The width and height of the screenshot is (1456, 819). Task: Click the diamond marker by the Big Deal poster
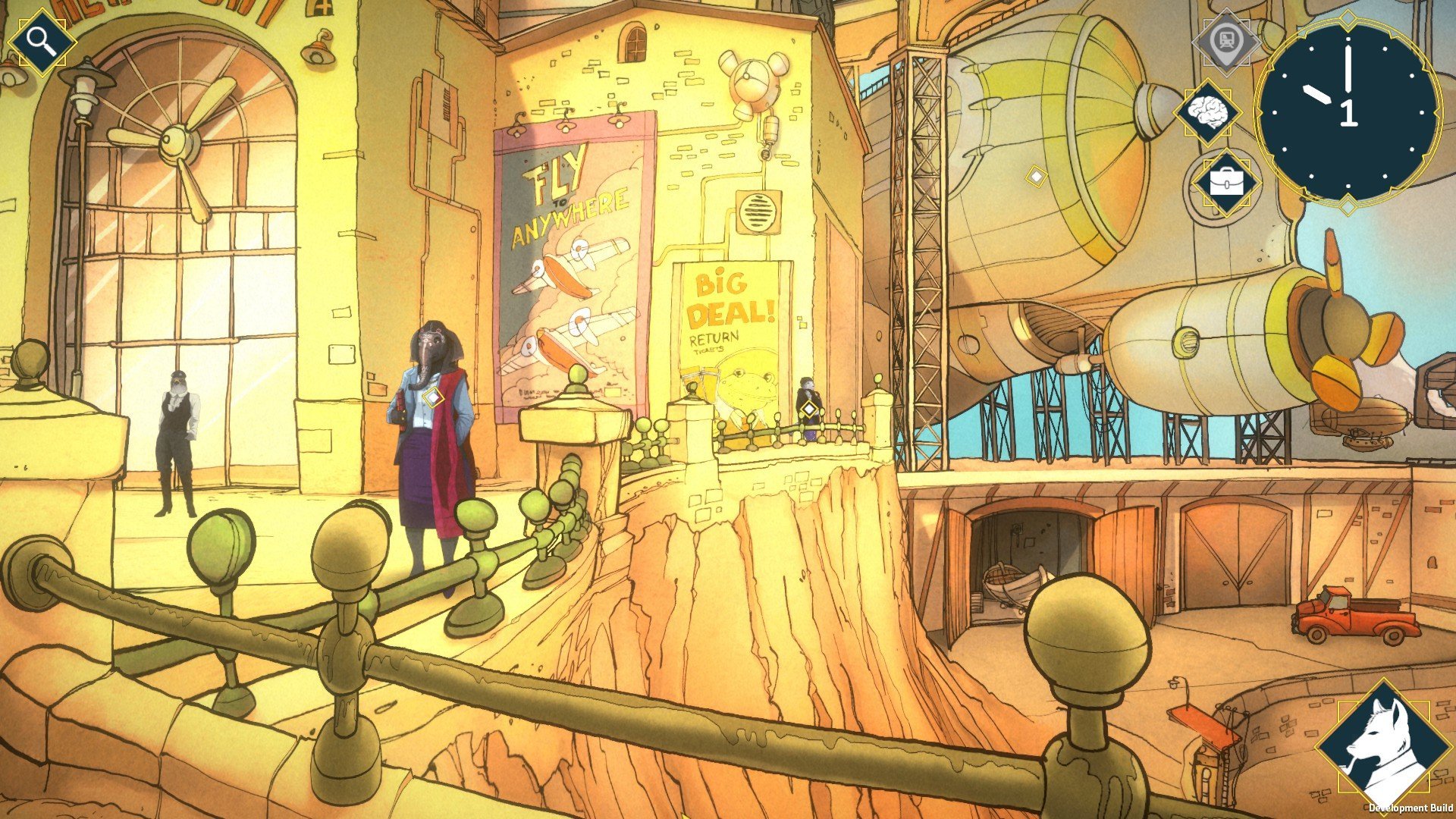coord(809,410)
